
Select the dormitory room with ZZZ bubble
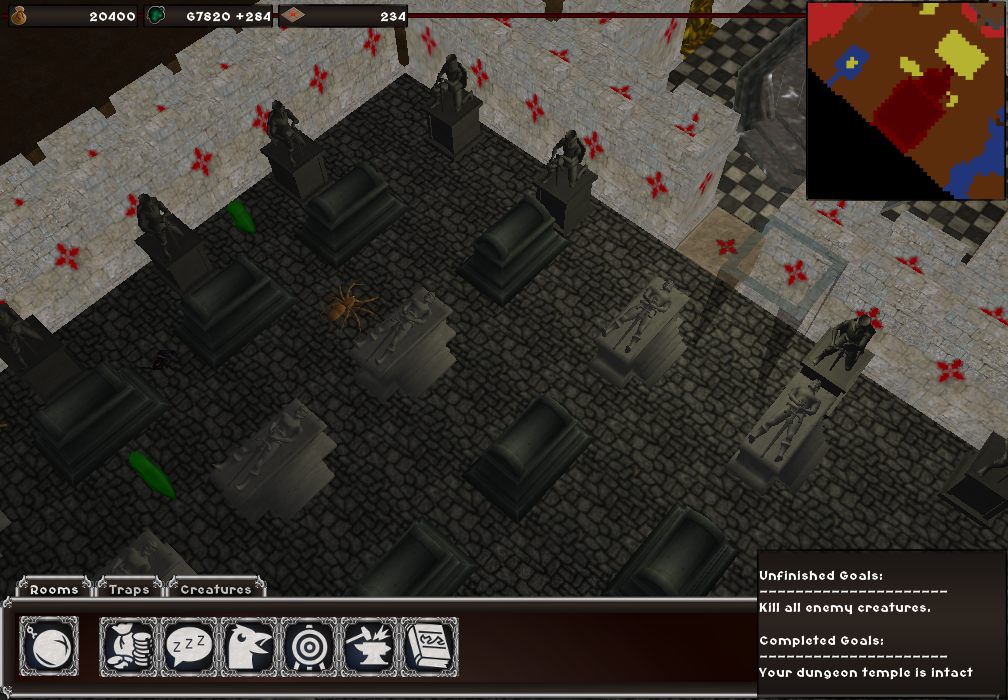190,646
